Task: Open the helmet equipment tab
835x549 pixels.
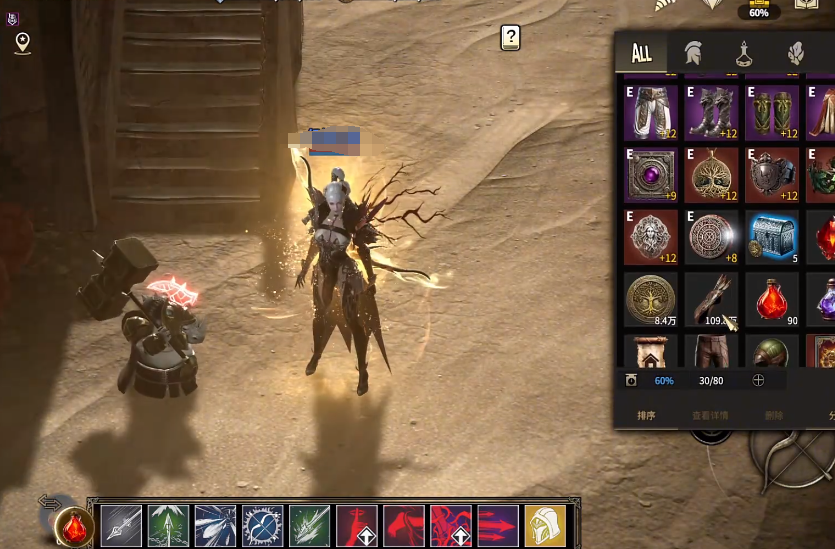Action: coord(692,53)
